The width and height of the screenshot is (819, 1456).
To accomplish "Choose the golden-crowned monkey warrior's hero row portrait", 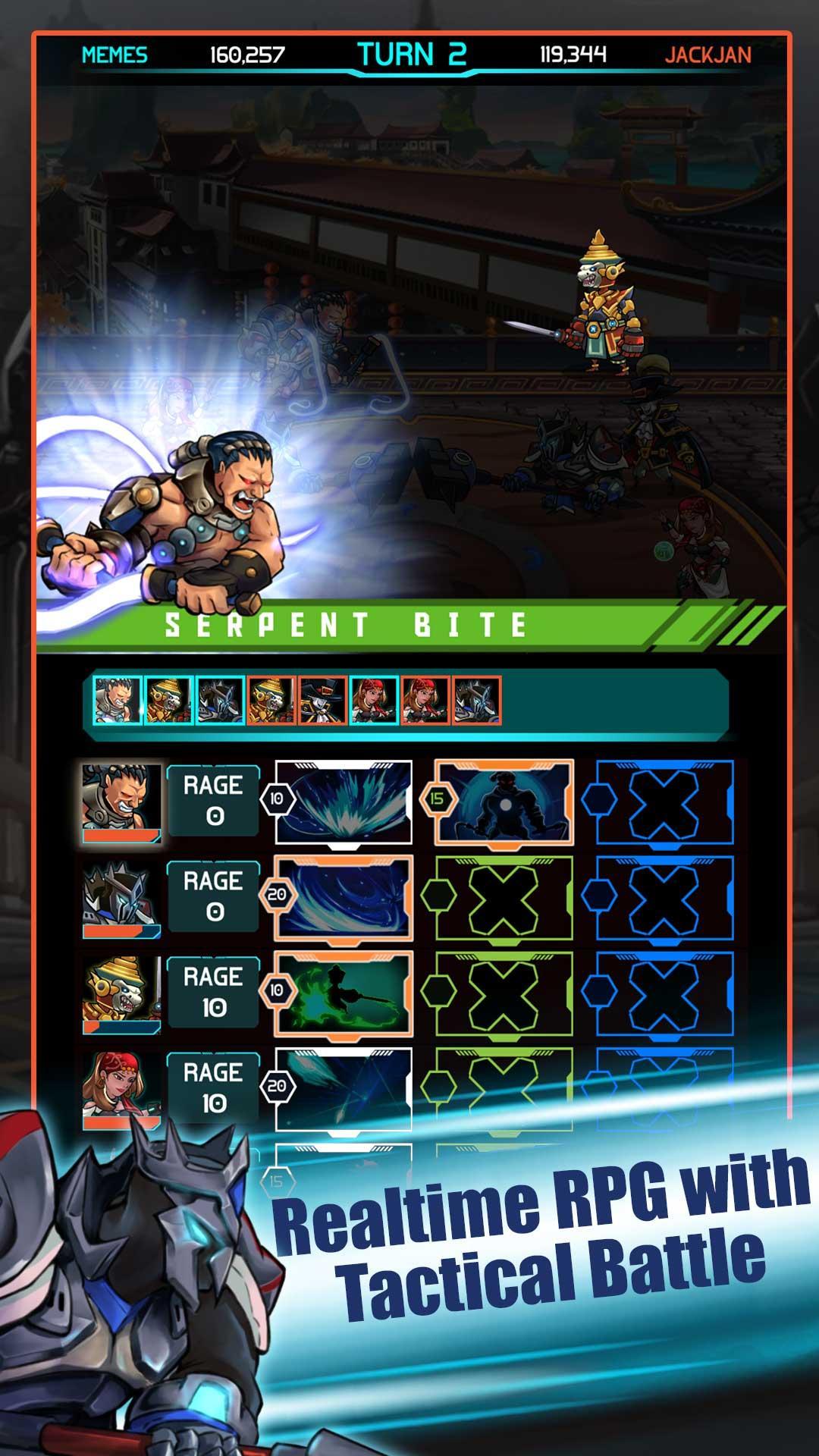I will [x=121, y=994].
